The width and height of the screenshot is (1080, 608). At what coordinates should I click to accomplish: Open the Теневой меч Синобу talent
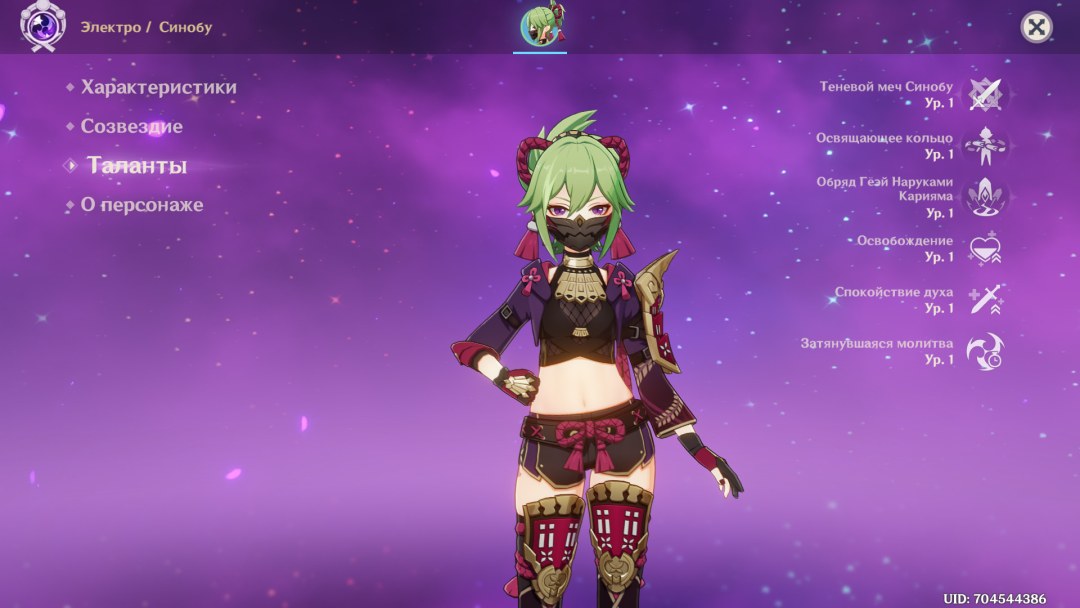985,95
